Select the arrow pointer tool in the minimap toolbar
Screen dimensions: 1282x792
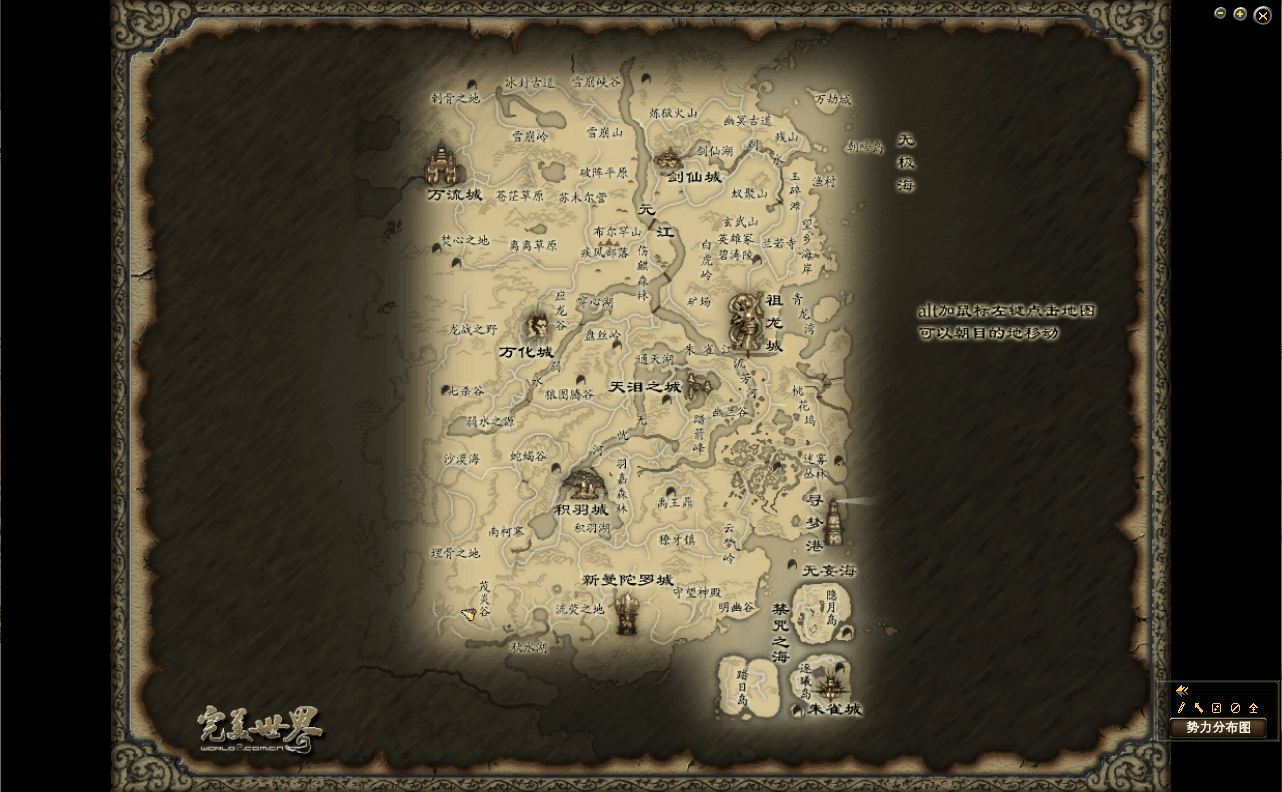[x=1198, y=707]
